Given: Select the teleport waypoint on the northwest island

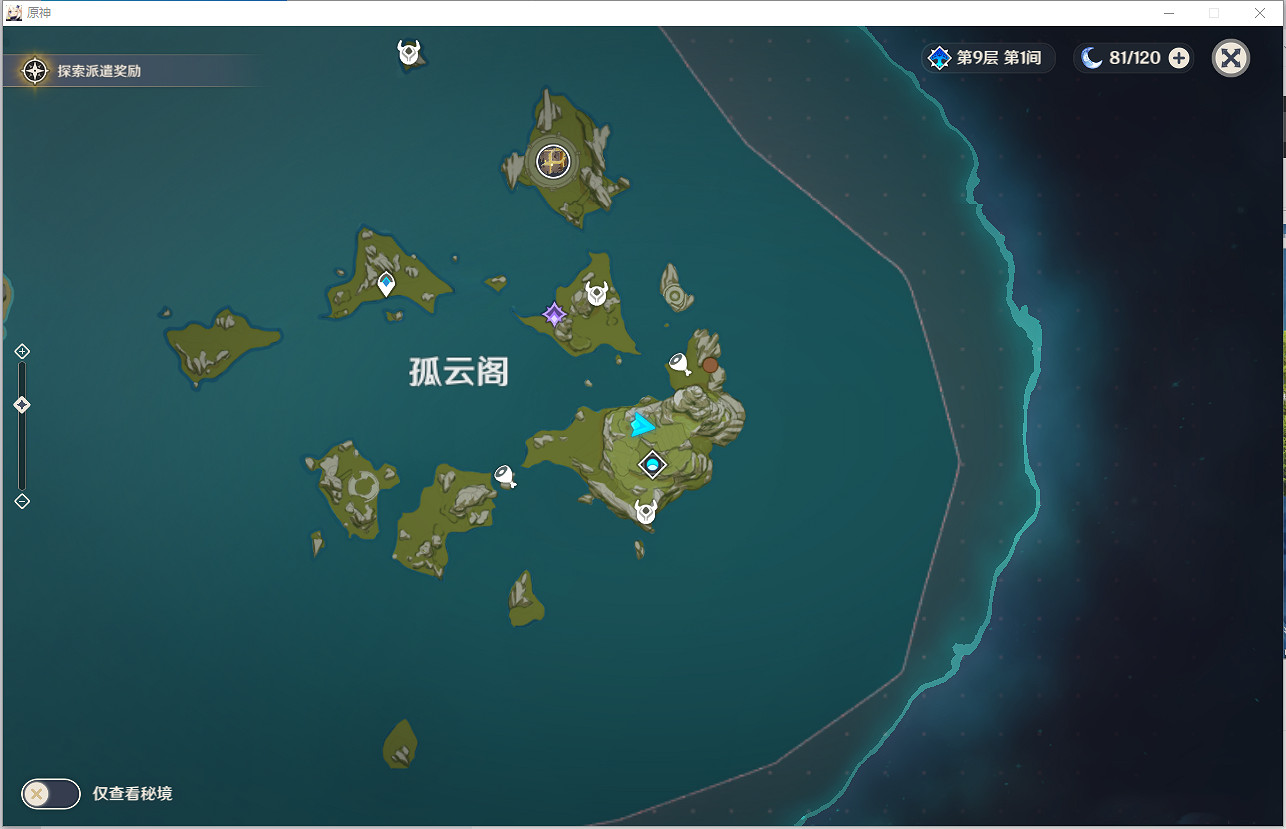Looking at the screenshot, I should (x=384, y=283).
